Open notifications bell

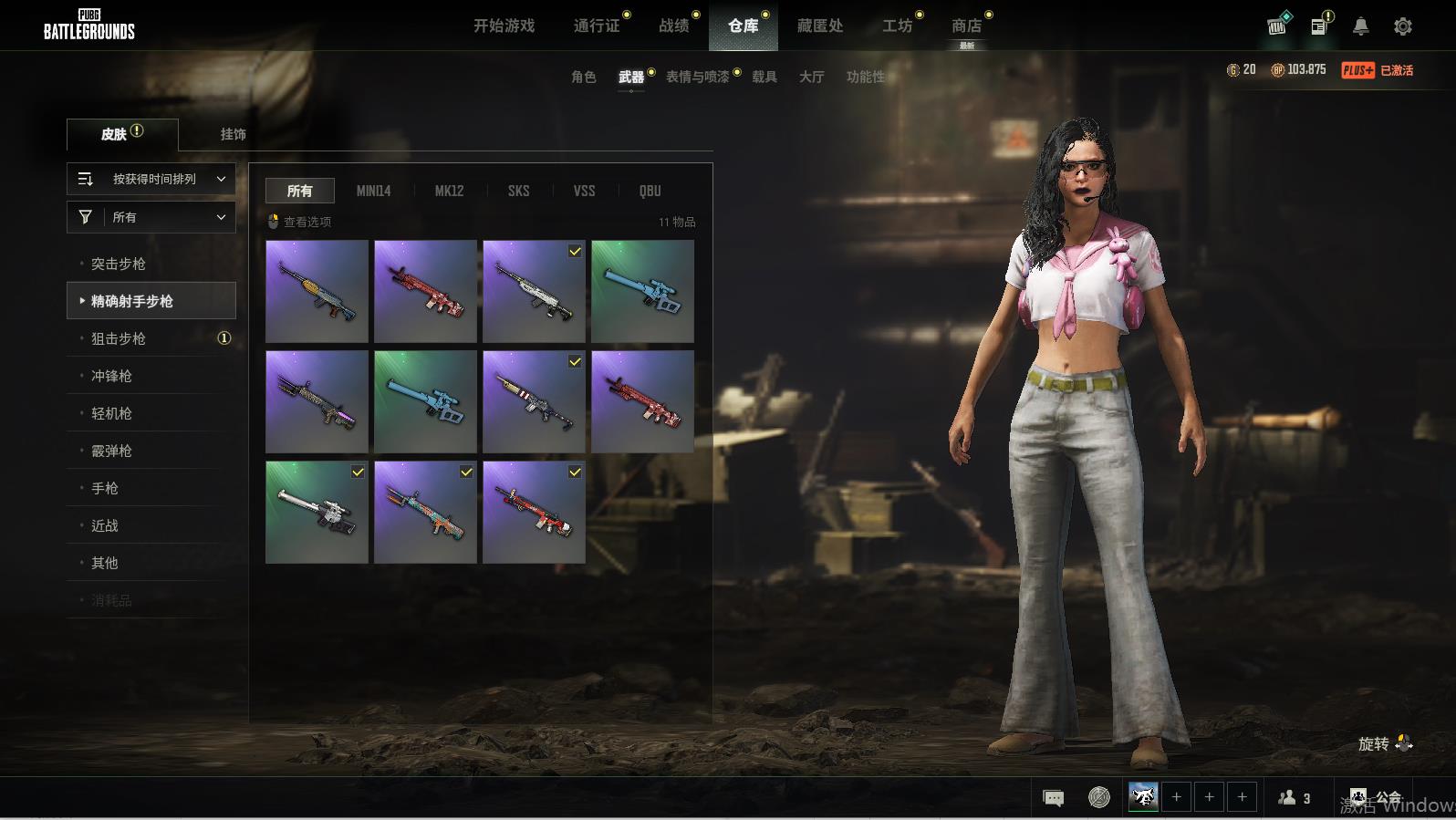coord(1360,26)
